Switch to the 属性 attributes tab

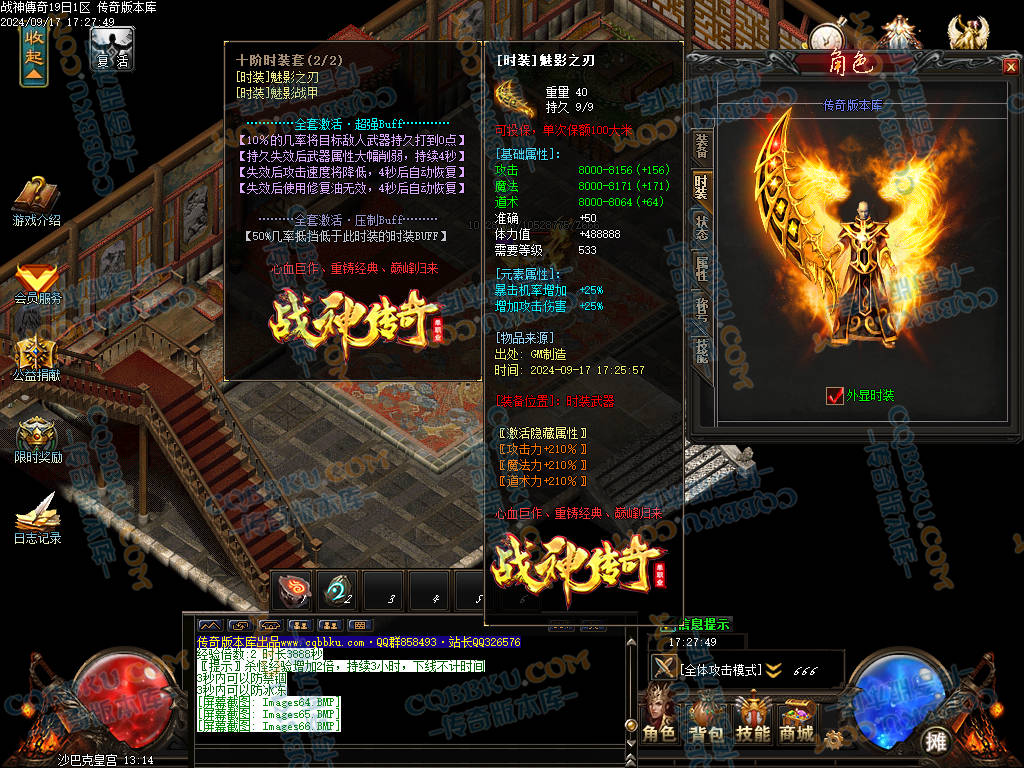[x=702, y=268]
